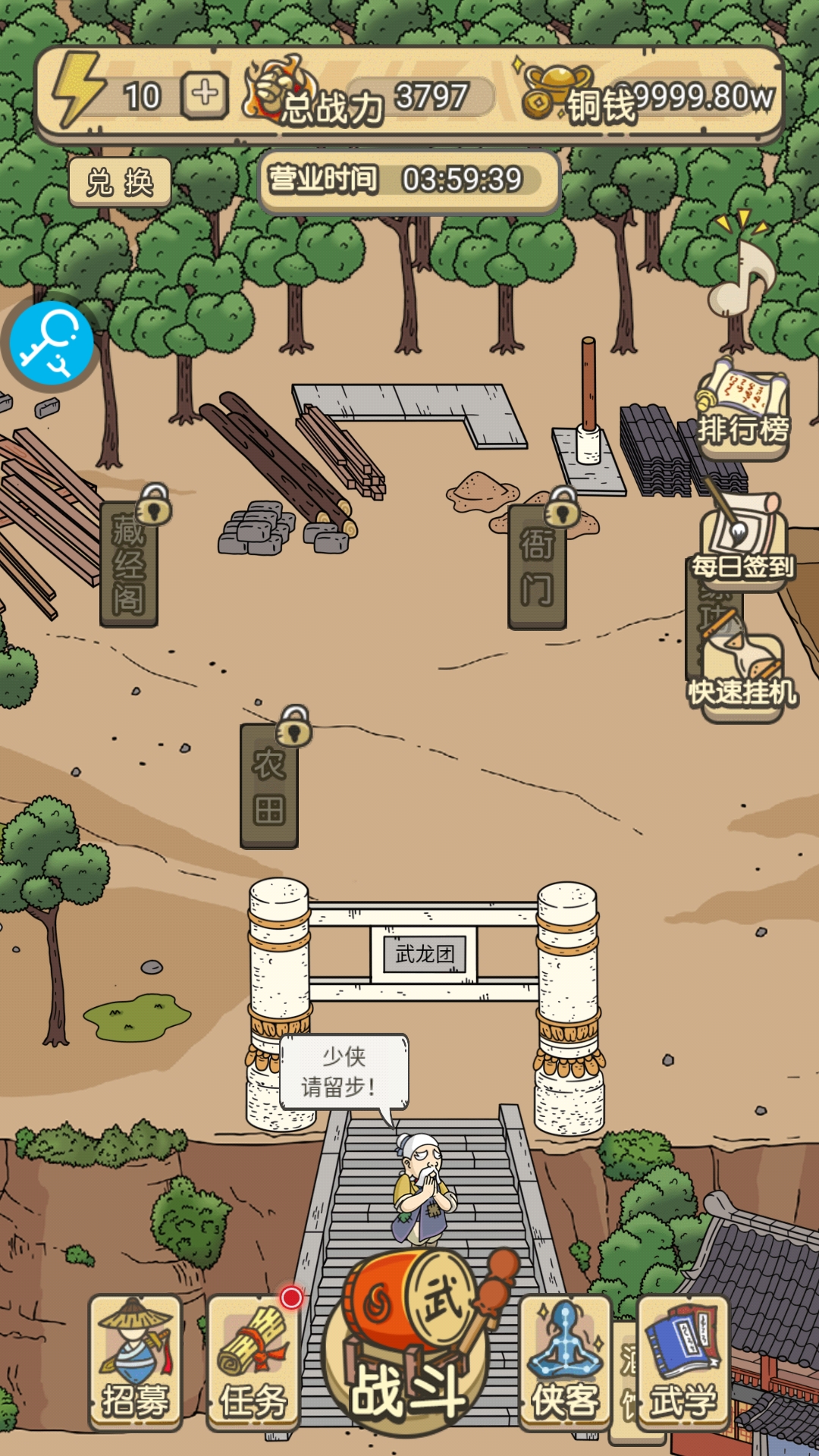Tap the 少侠请留步 speech bubble

[x=344, y=1072]
